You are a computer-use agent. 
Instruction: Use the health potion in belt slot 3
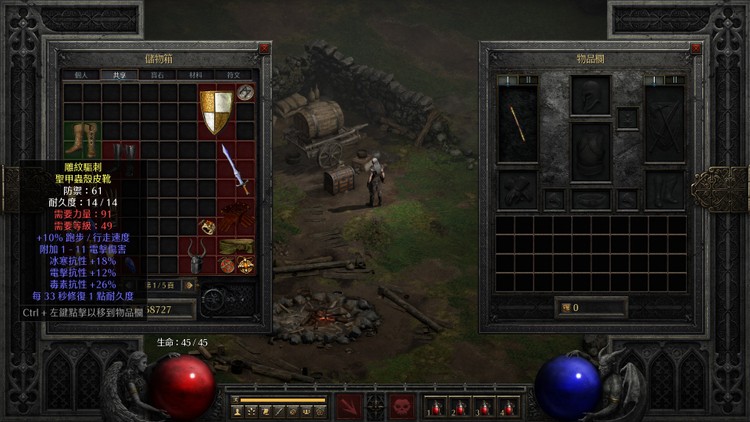[483, 407]
